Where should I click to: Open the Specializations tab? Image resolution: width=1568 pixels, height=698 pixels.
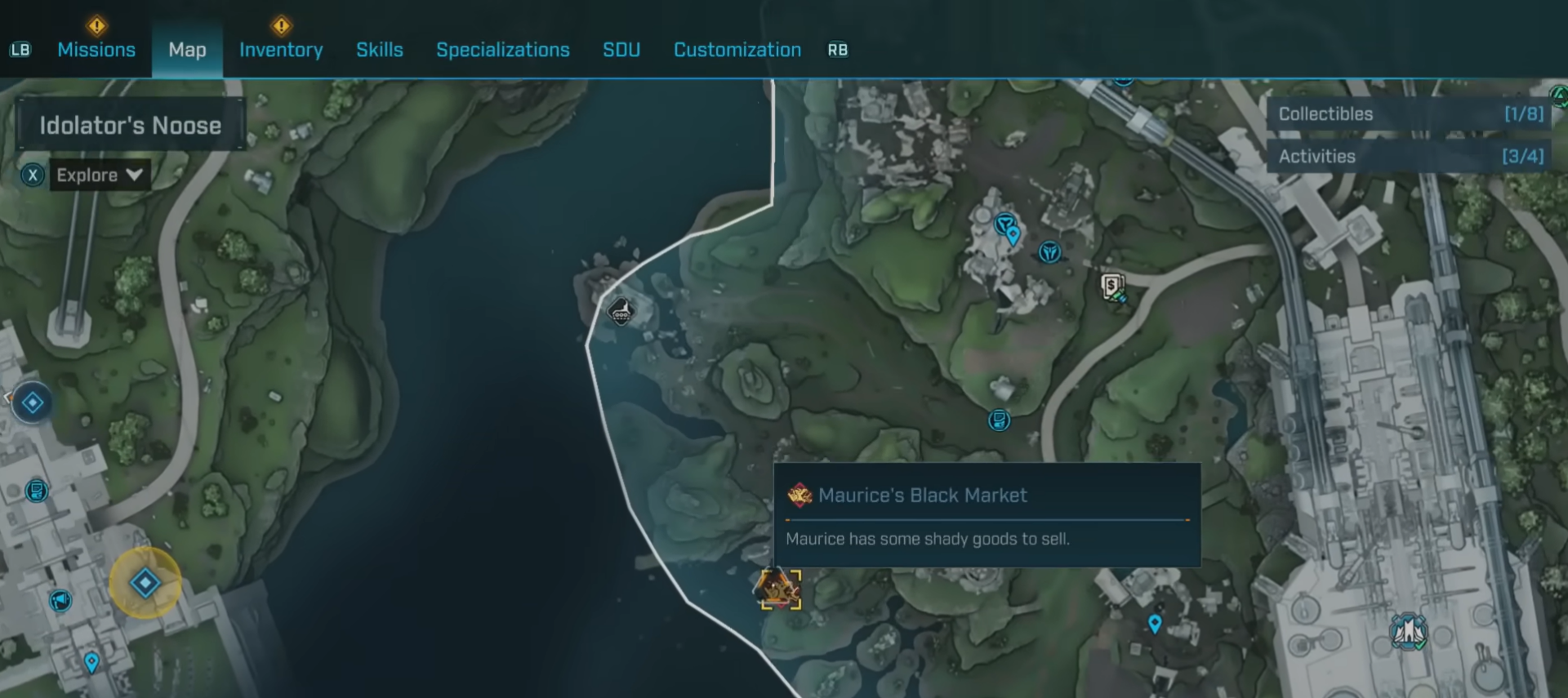pyautogui.click(x=503, y=50)
